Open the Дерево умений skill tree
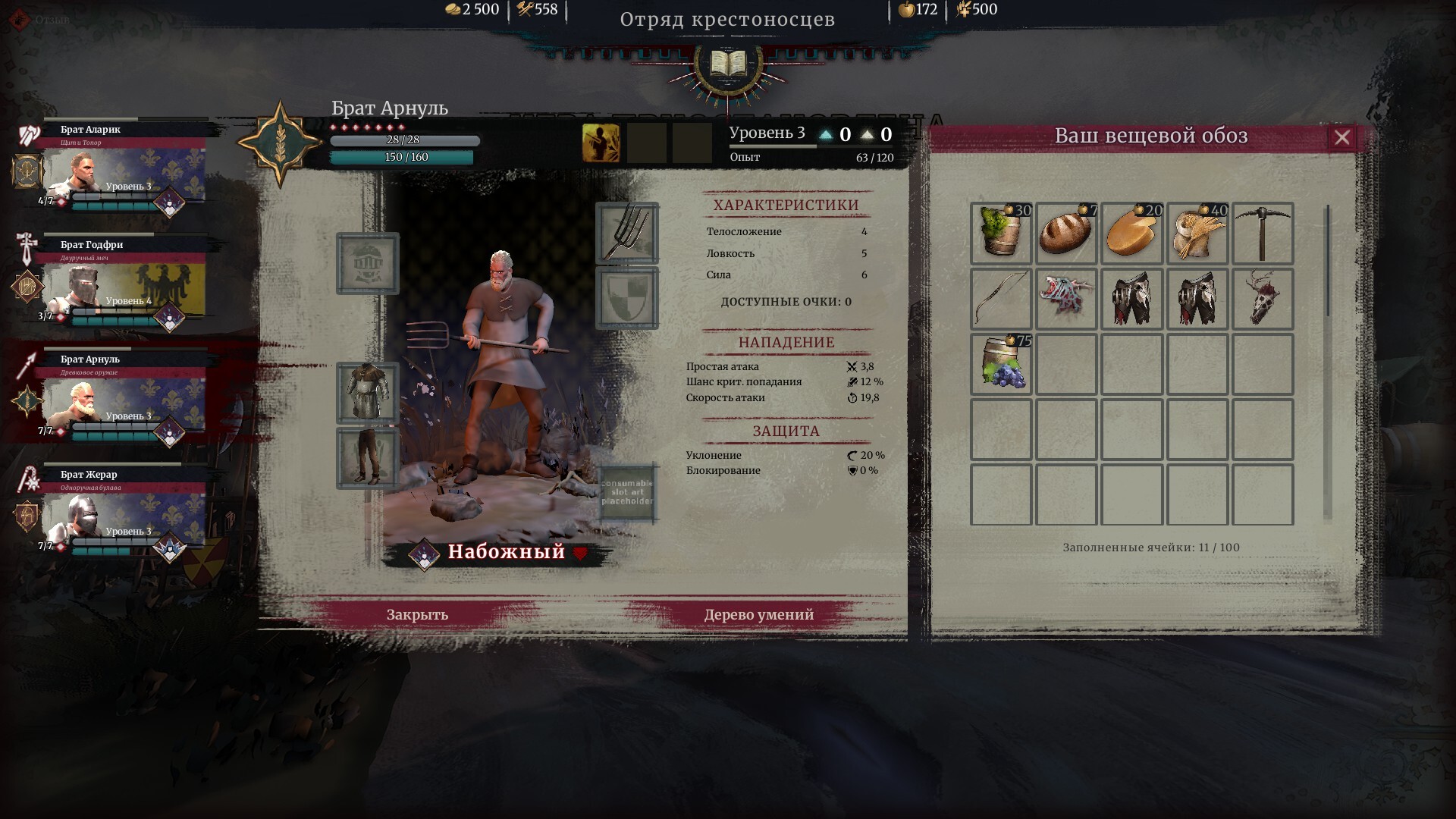The height and width of the screenshot is (819, 1456). click(x=758, y=614)
